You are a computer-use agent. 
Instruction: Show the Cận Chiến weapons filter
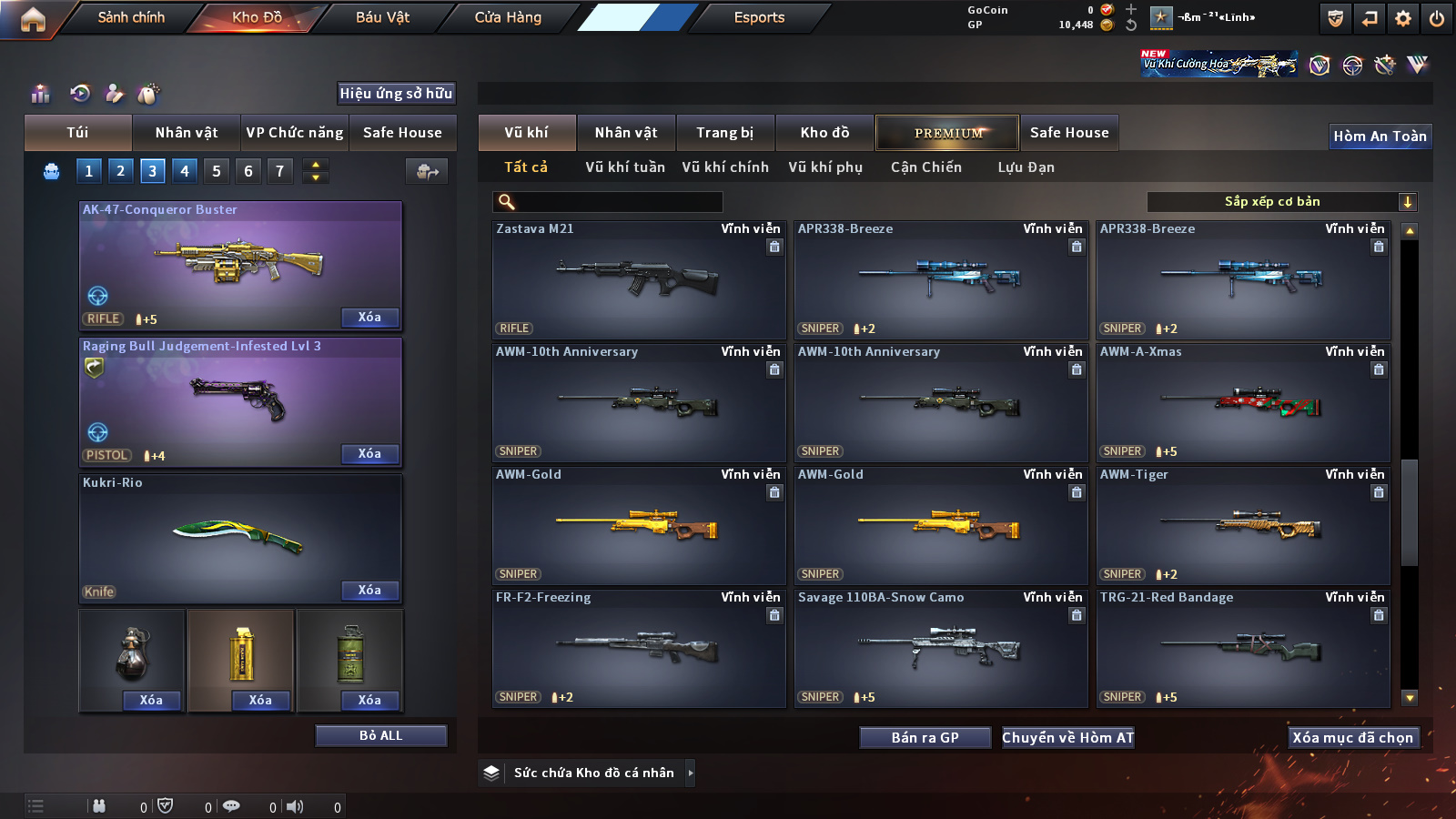click(x=925, y=167)
